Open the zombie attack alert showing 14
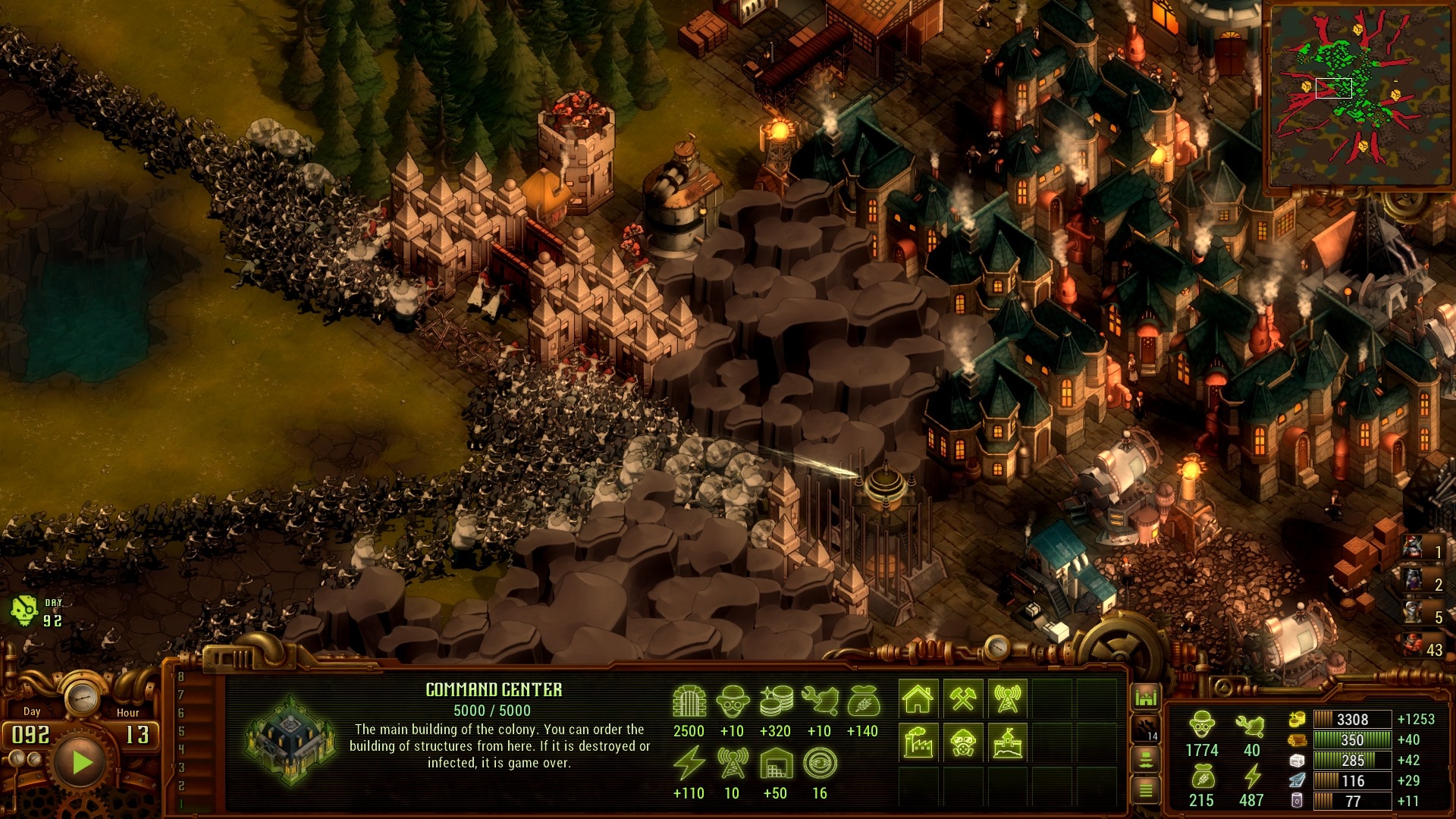 click(1146, 728)
